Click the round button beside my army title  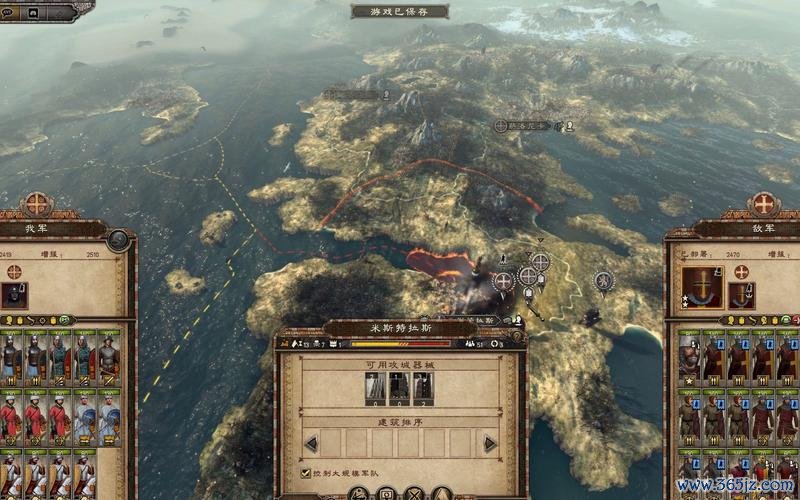pos(118,240)
